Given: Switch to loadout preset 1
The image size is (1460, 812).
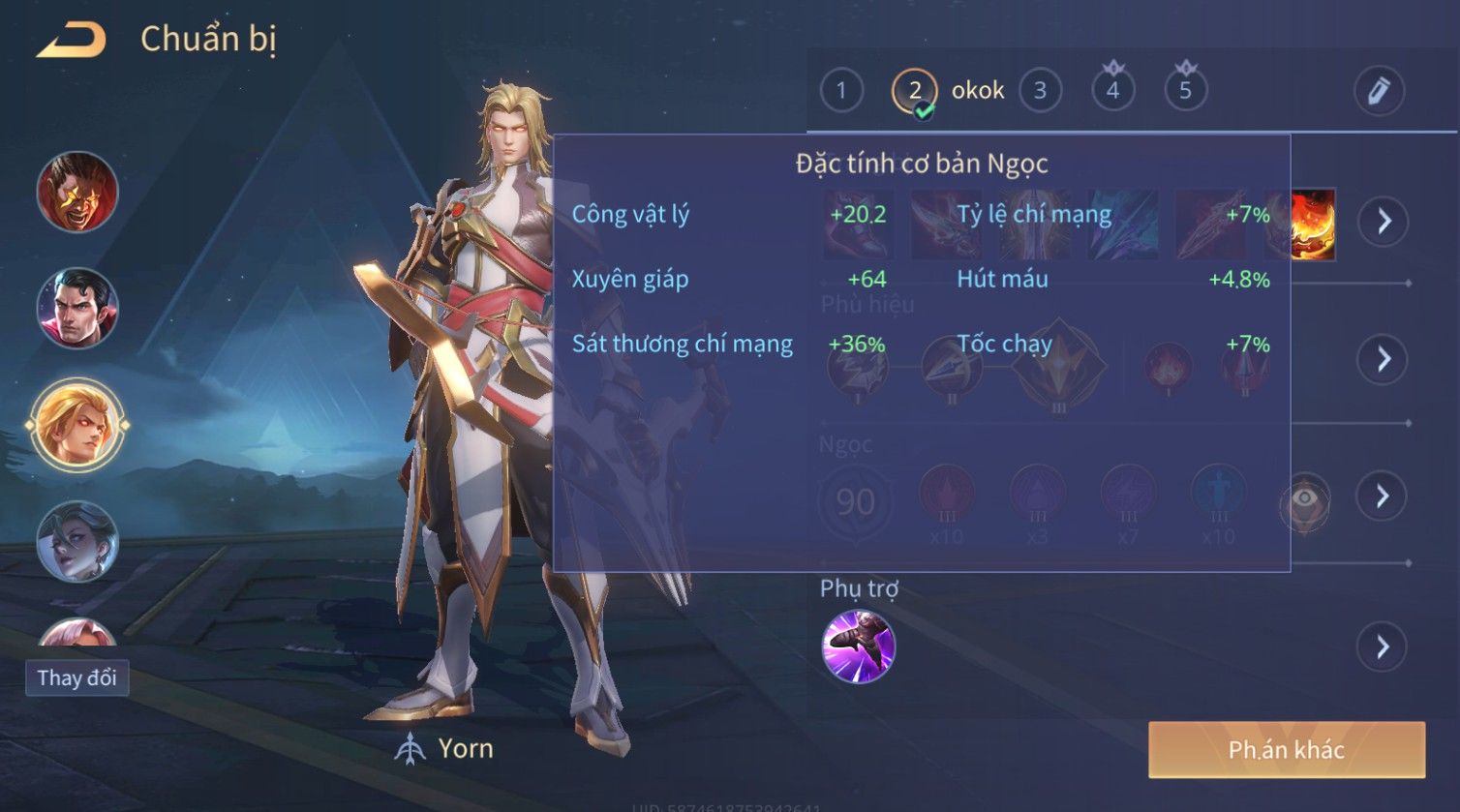Looking at the screenshot, I should tap(841, 91).
